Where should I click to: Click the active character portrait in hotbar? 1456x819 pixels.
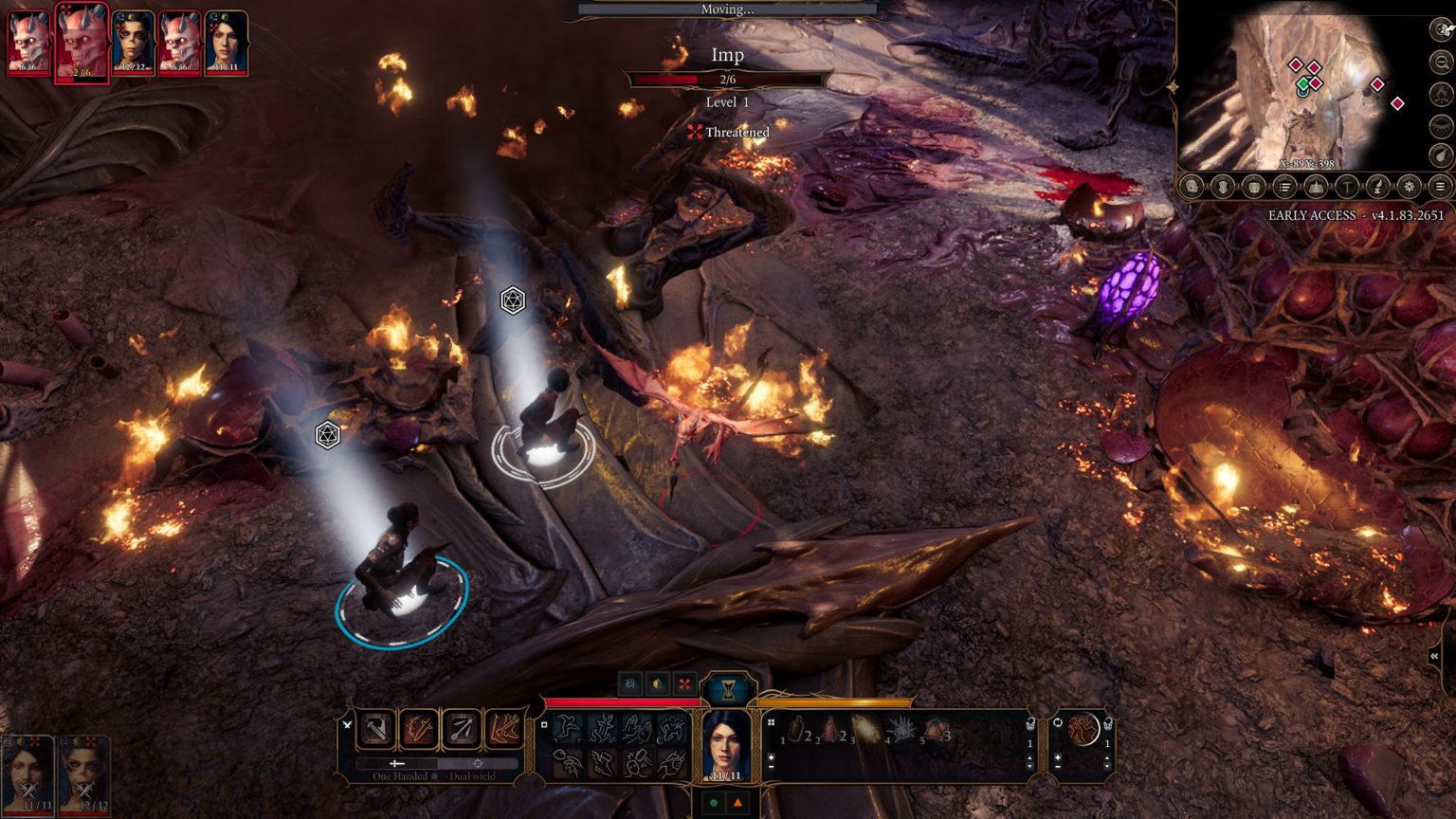pyautogui.click(x=726, y=745)
